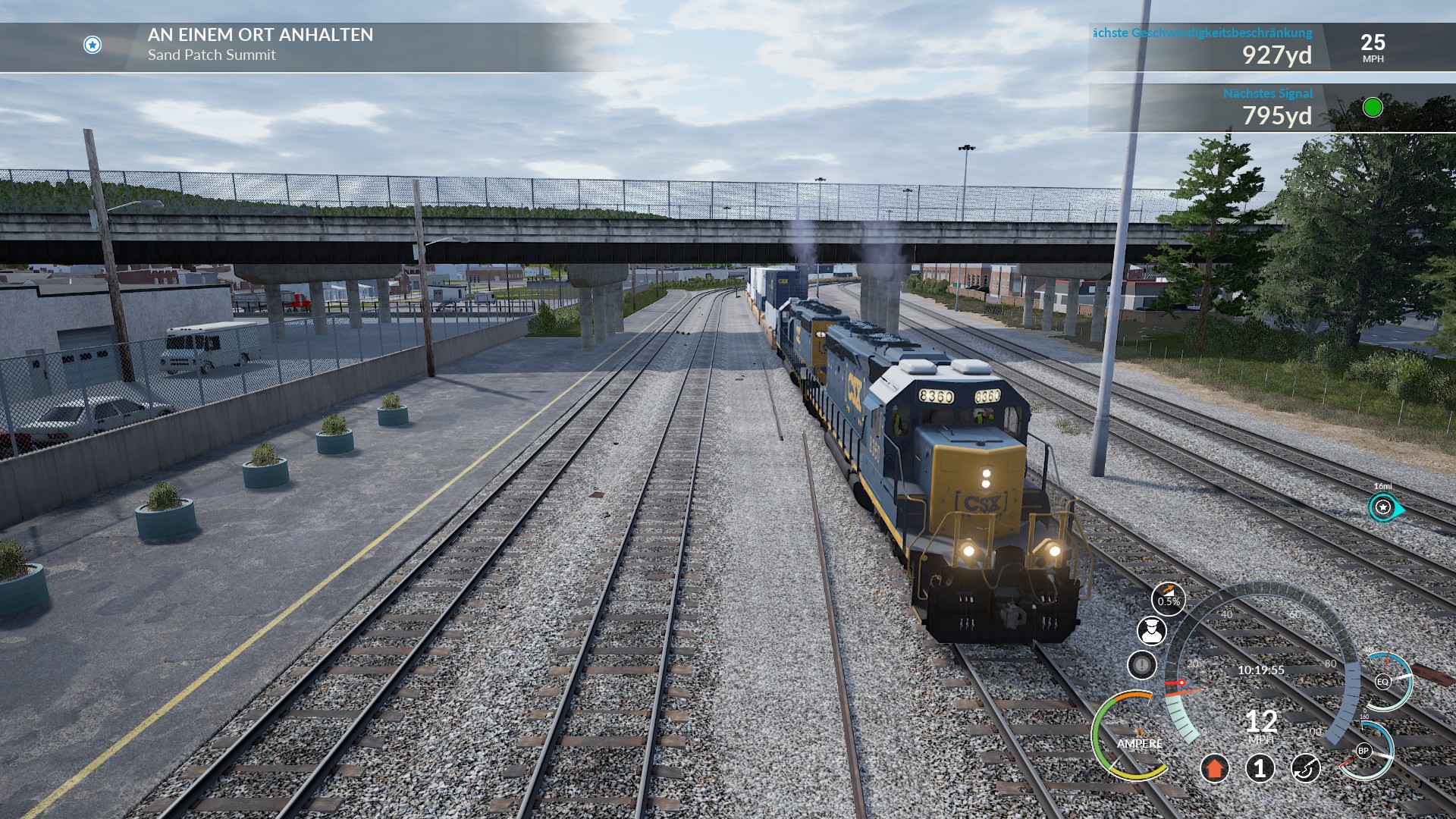Screen dimensions: 1456x819
Task: Click the train driver cap icon
Action: click(x=1151, y=631)
